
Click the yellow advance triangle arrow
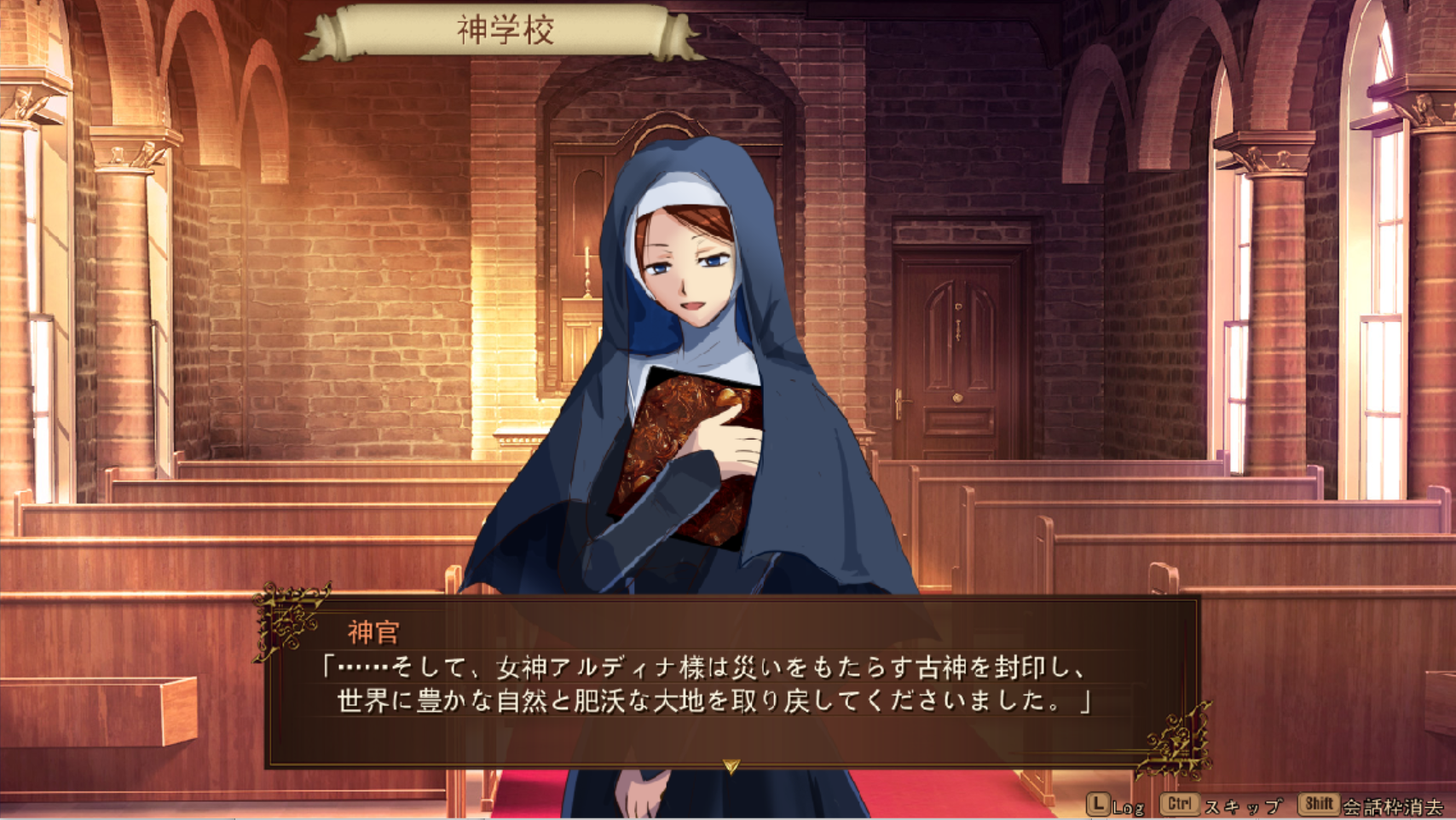[731, 765]
